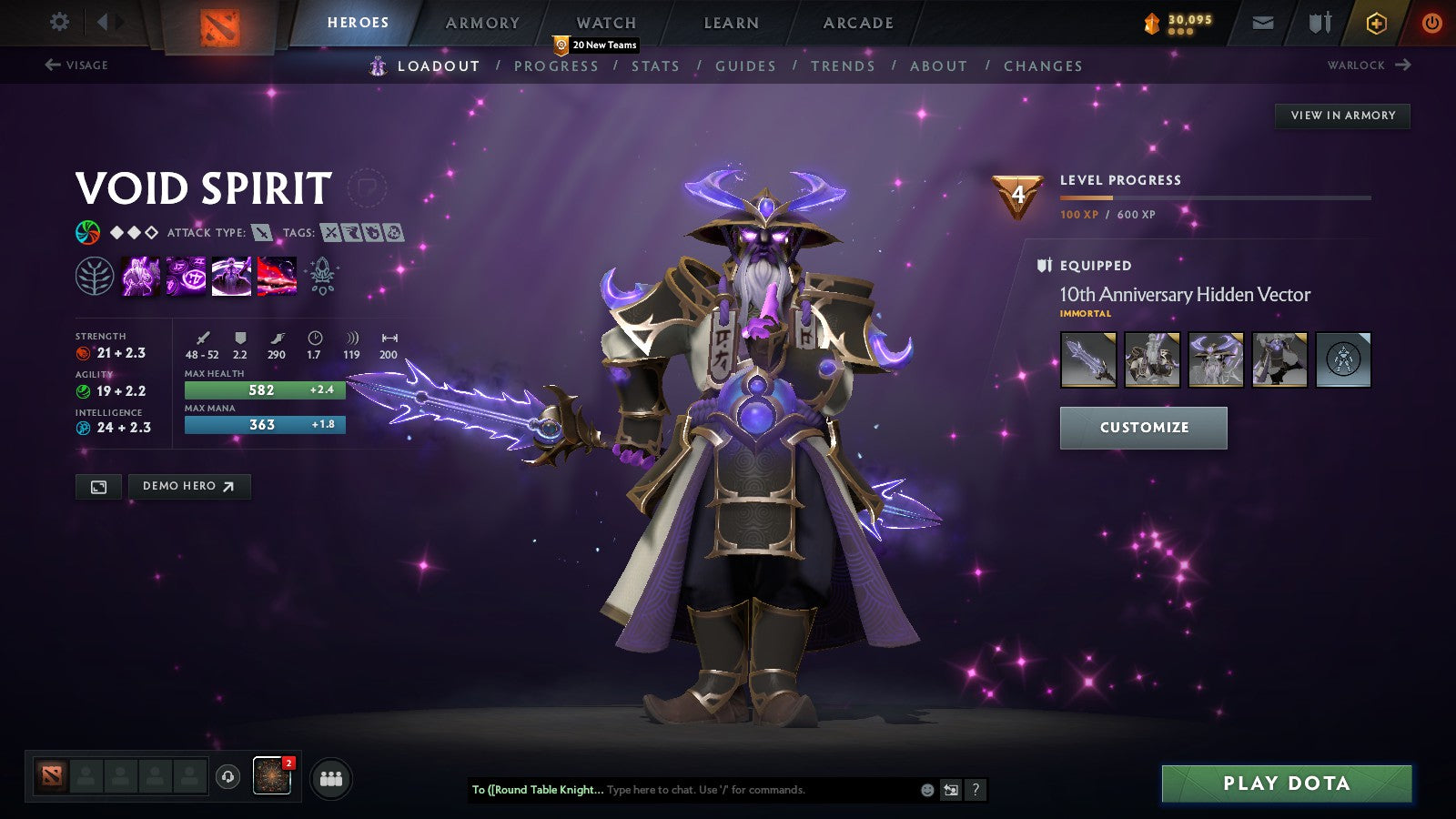Click the hero compare toggle below stats
The height and width of the screenshot is (819, 1456).
click(97, 487)
